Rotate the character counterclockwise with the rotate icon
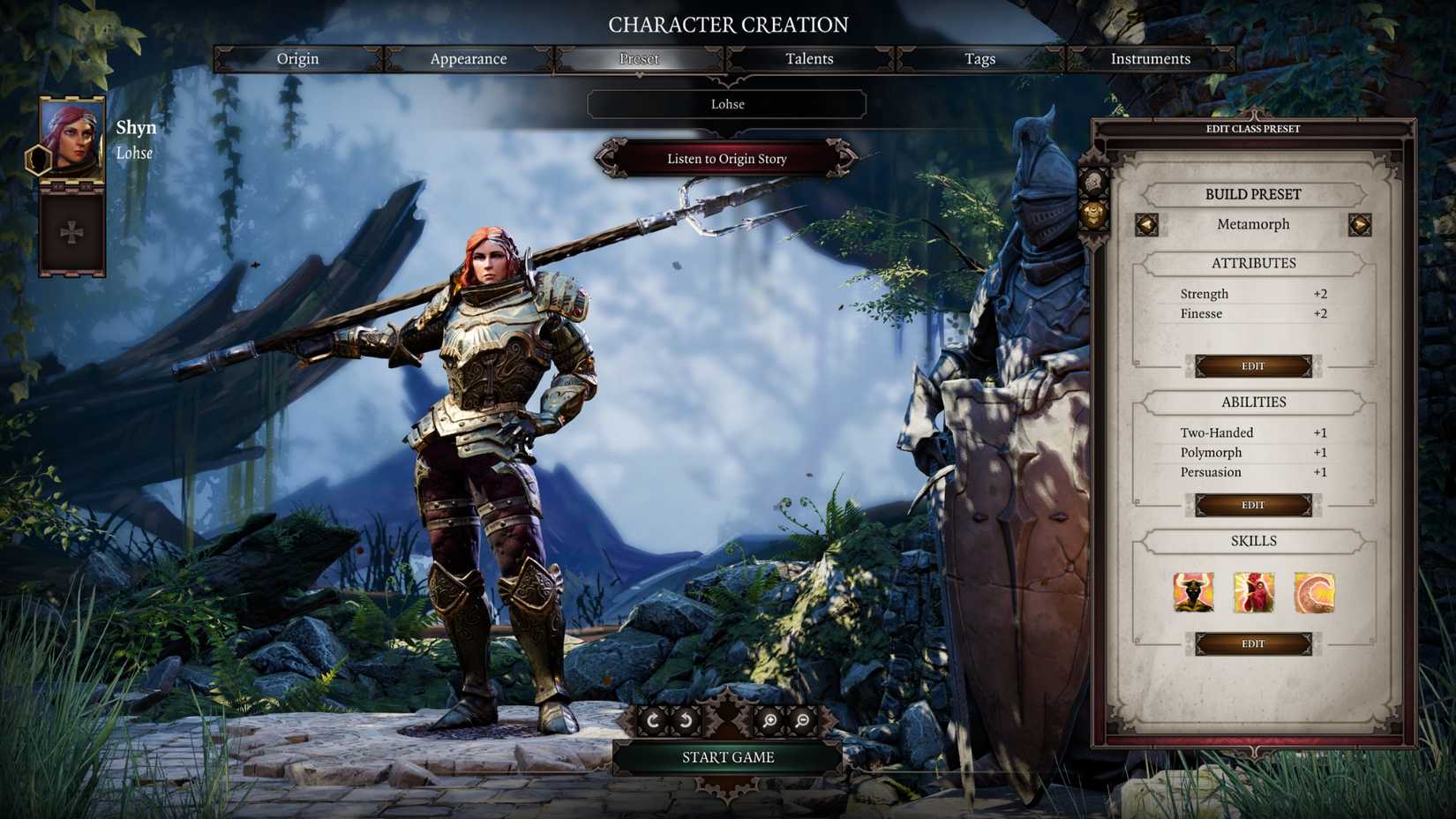 (686, 720)
